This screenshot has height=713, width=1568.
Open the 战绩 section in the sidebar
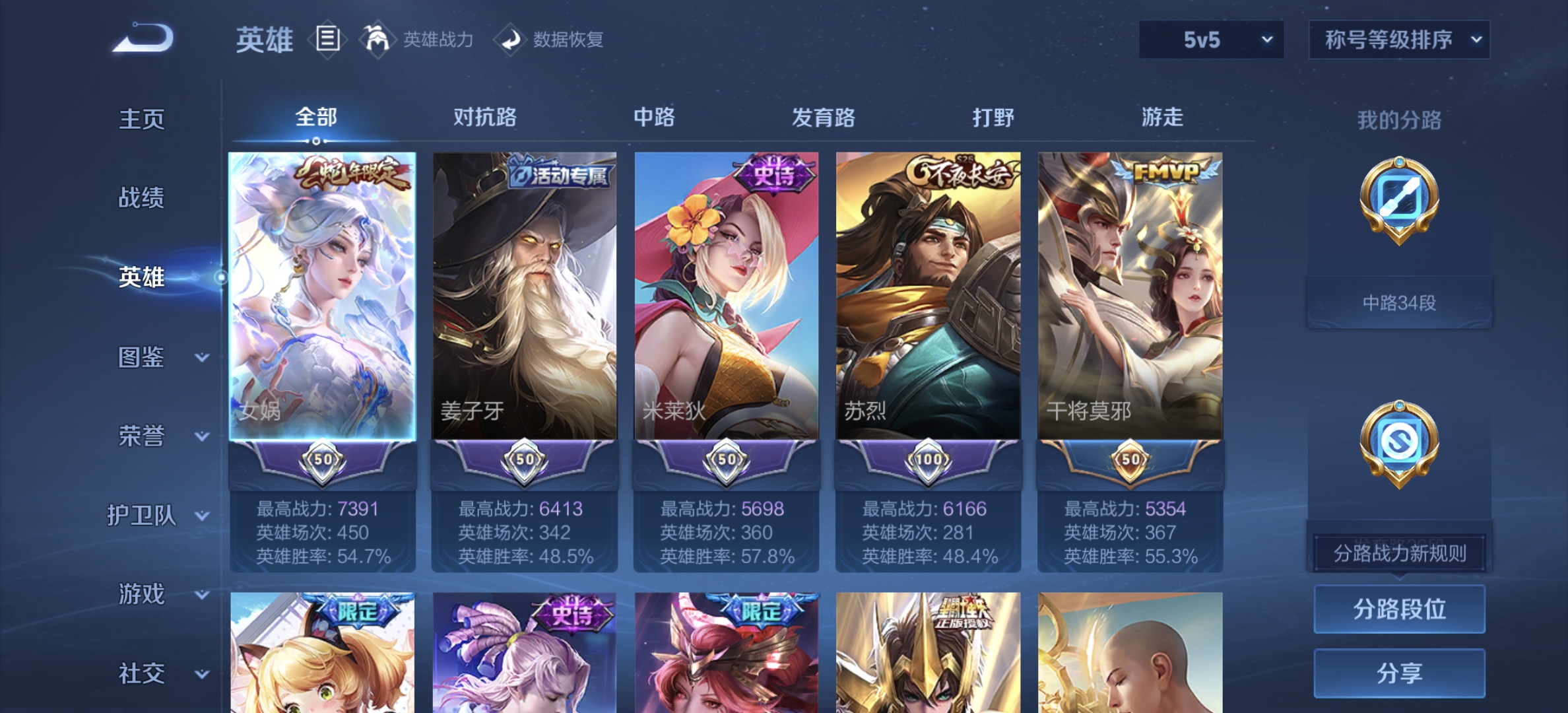pyautogui.click(x=140, y=199)
